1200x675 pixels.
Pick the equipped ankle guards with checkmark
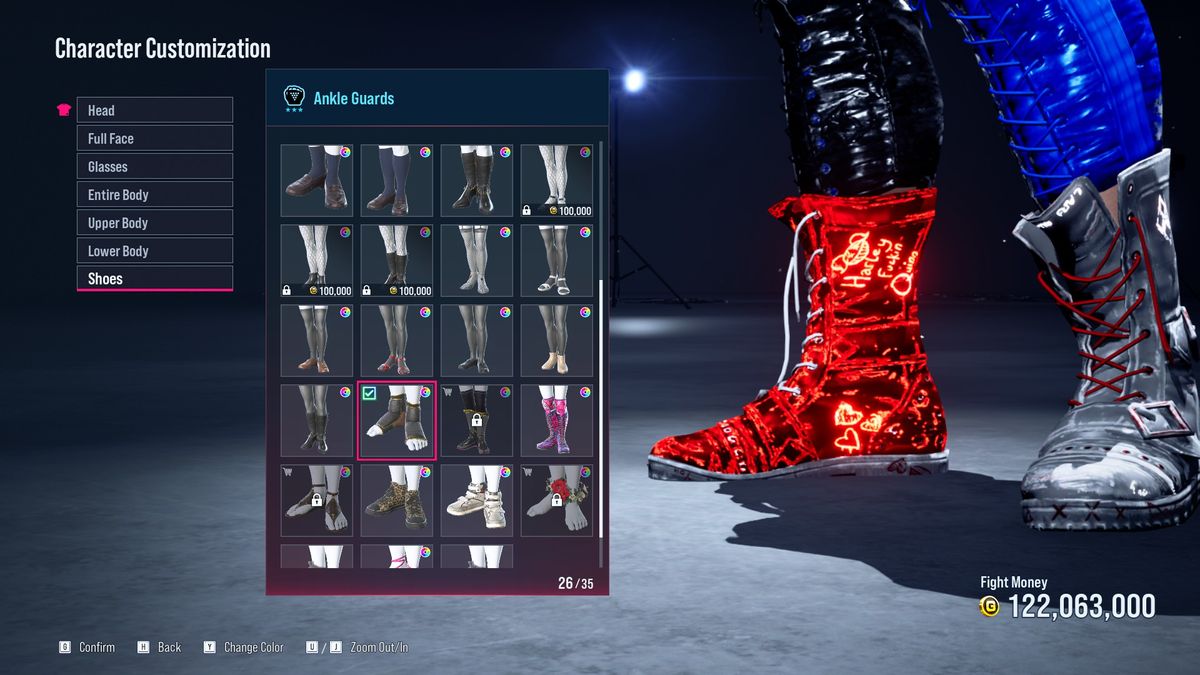coord(397,421)
